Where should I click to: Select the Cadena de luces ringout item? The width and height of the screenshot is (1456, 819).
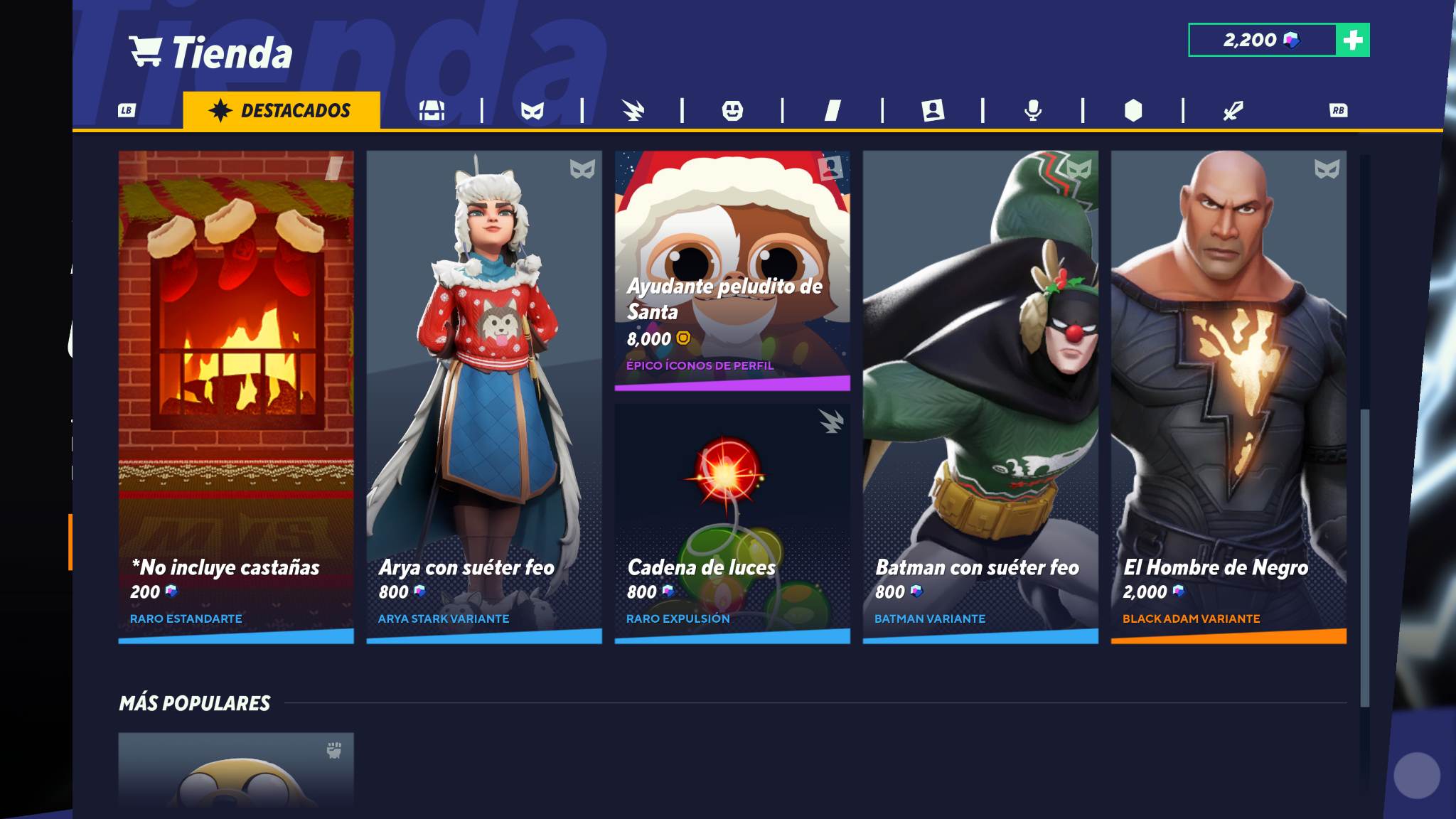tap(732, 523)
